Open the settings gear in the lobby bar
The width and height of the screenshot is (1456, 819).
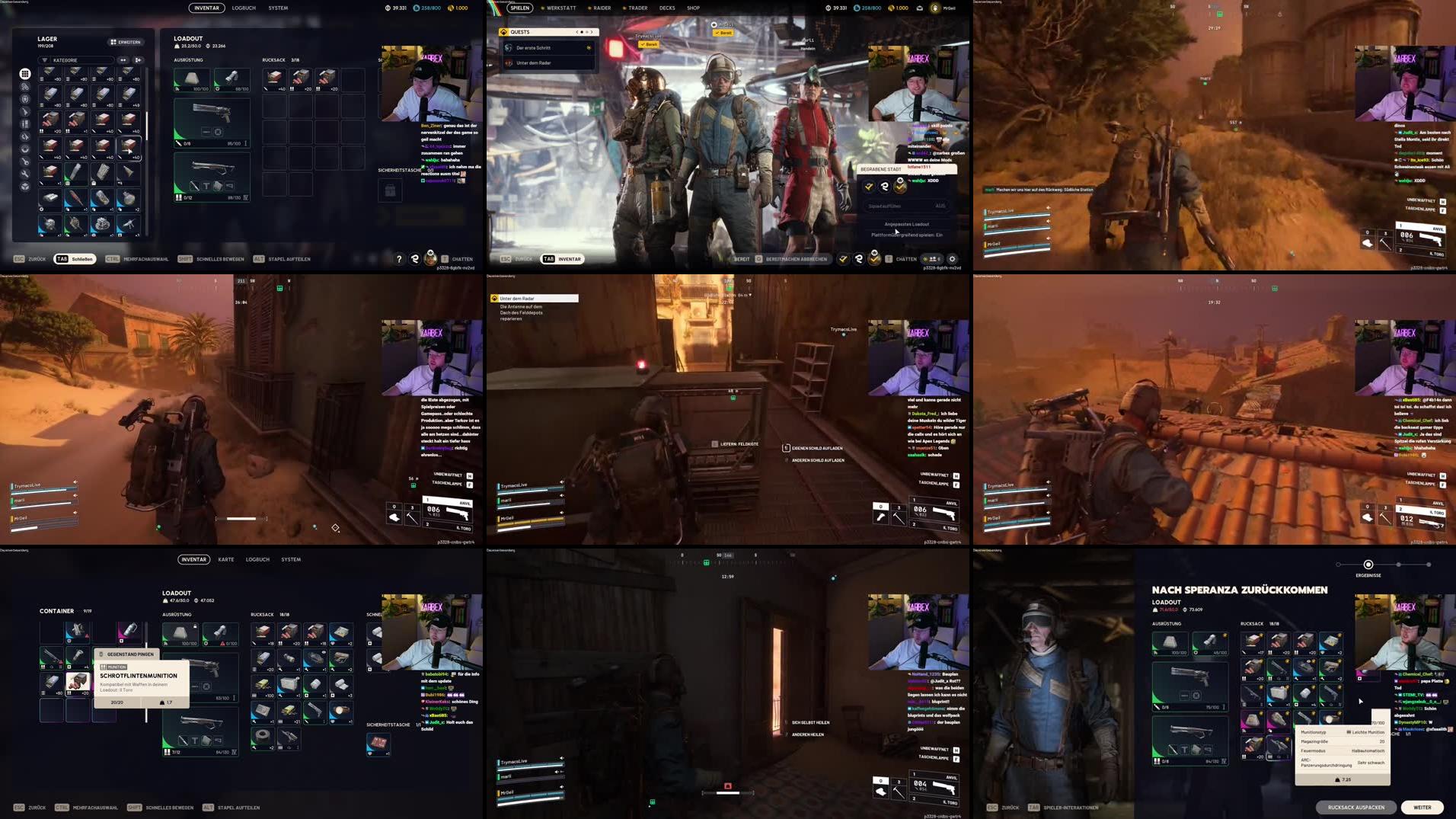pyautogui.click(x=953, y=260)
